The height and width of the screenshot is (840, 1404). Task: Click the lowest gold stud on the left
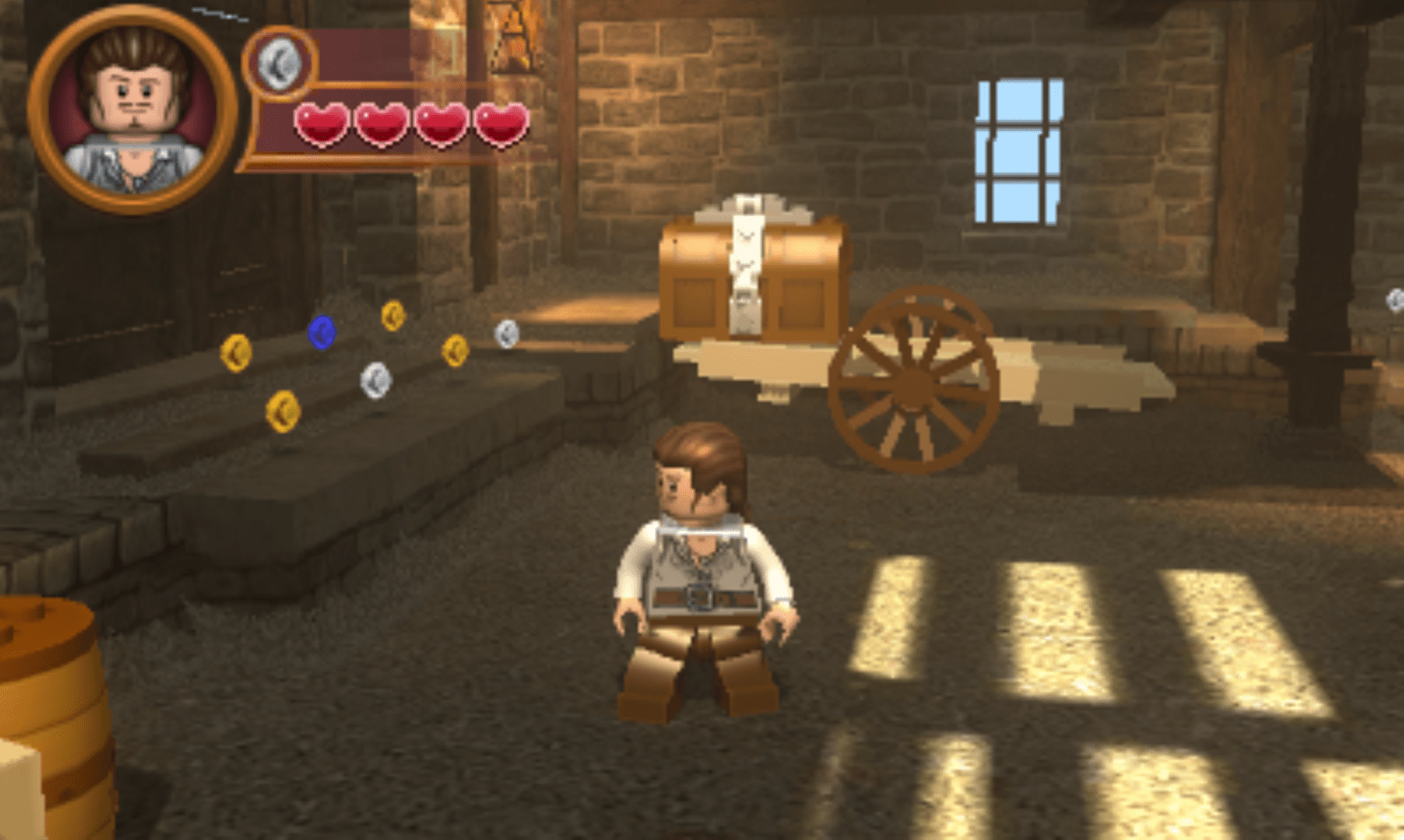(281, 409)
